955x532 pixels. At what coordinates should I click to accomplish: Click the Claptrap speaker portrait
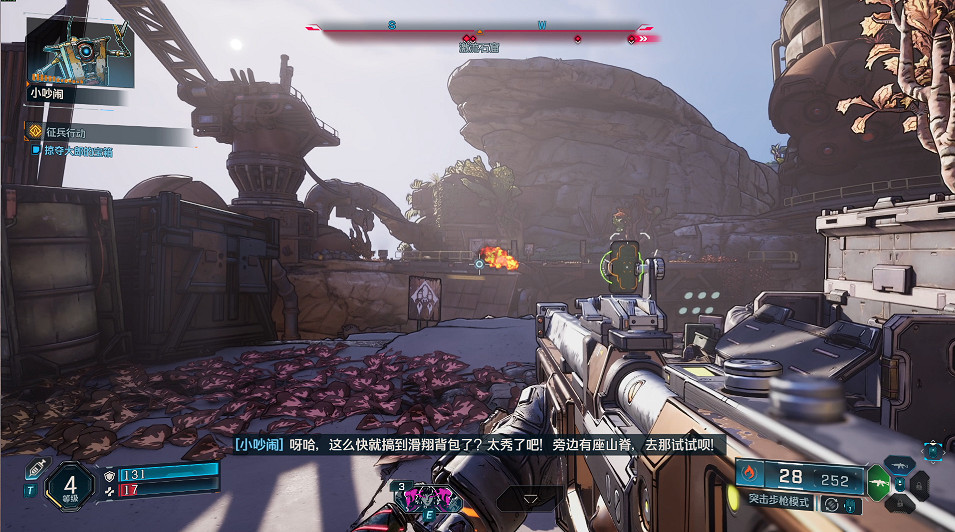coord(76,52)
